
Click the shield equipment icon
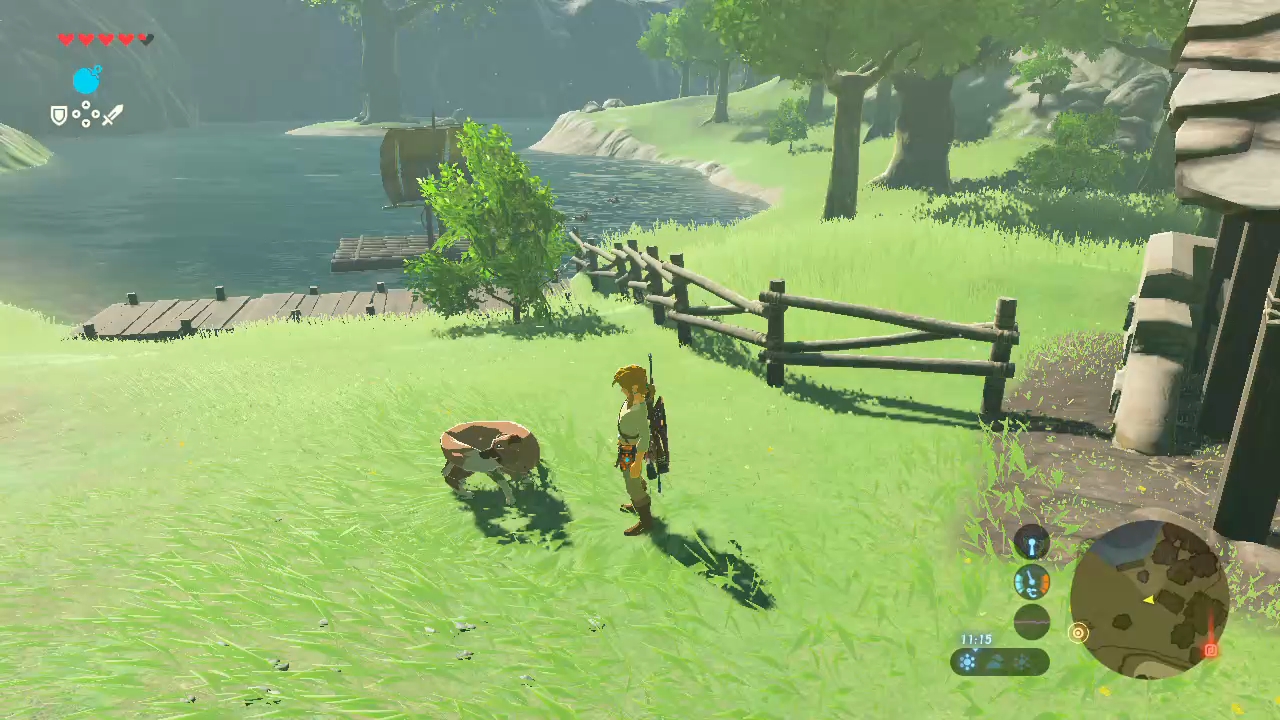coord(60,116)
